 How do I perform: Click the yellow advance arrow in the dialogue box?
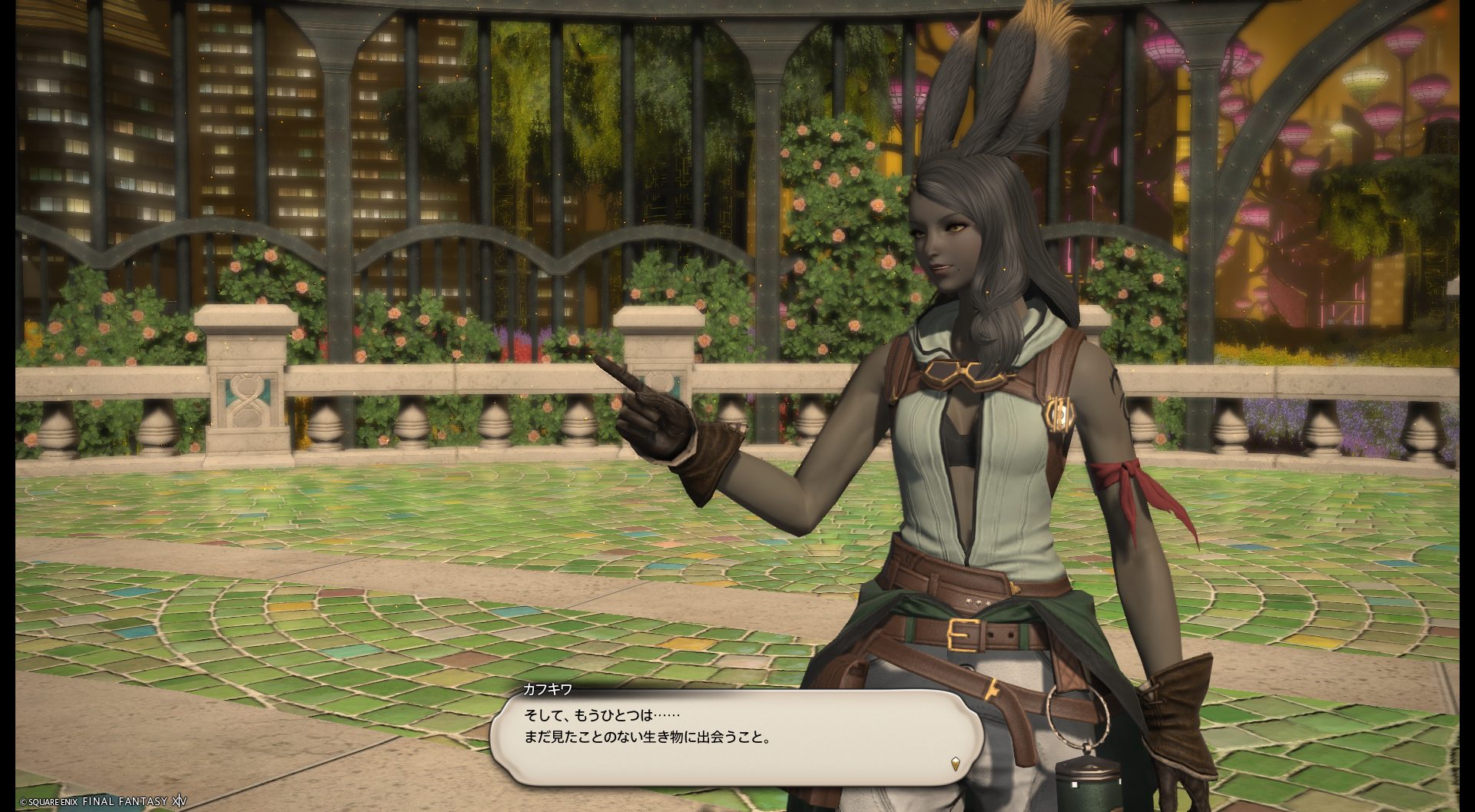[x=955, y=764]
